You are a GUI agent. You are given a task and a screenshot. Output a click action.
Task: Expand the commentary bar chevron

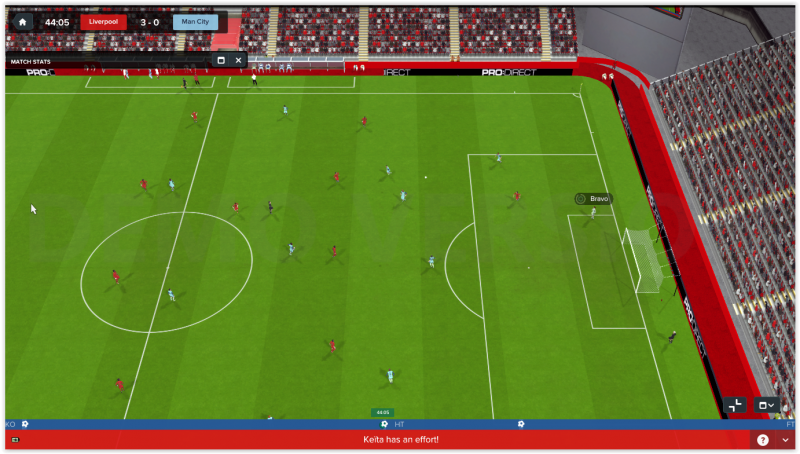[x=785, y=440]
